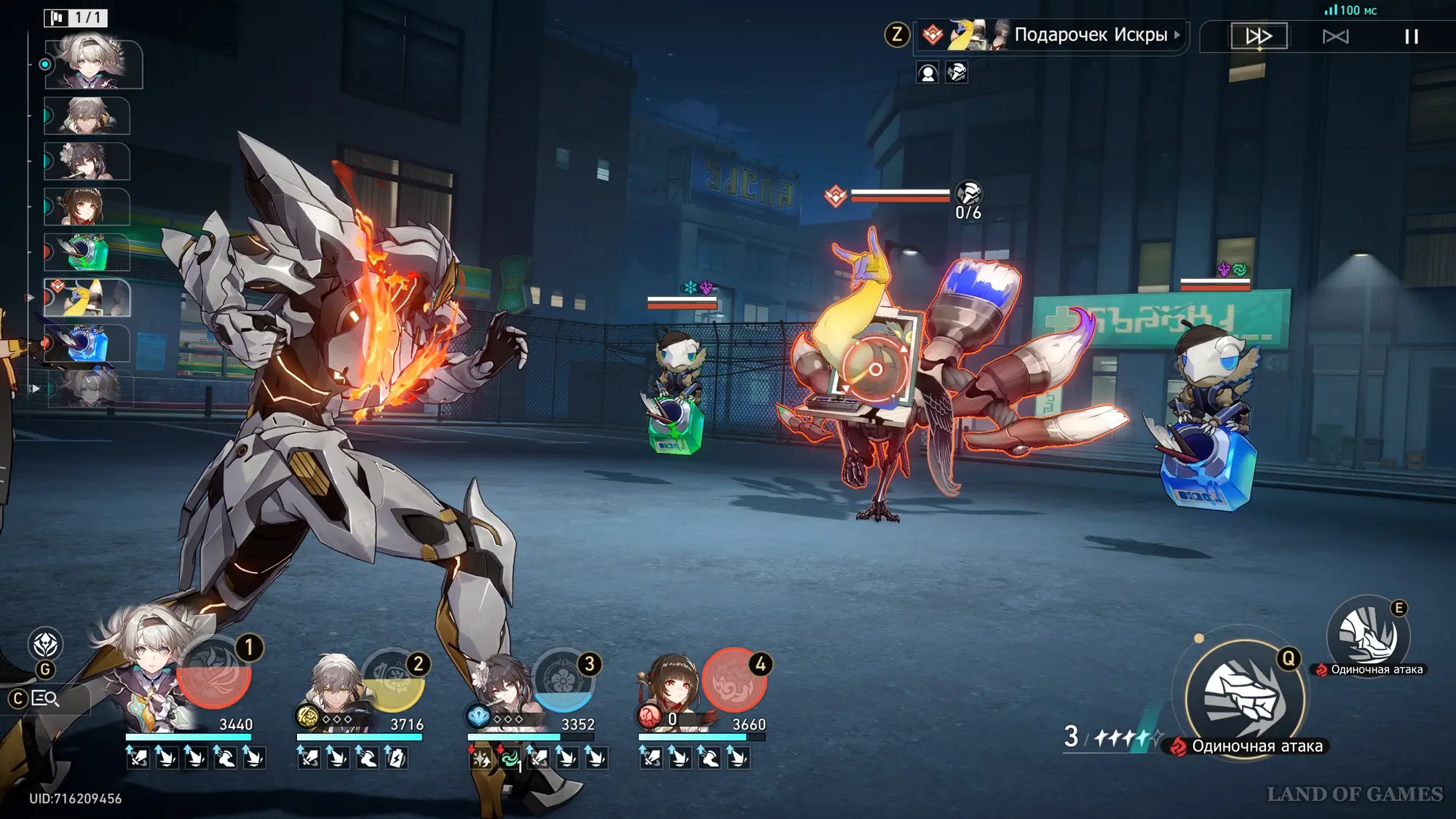1456x819 pixels.
Task: Use the Q basic attack Одиночная атака
Action: 1244,699
